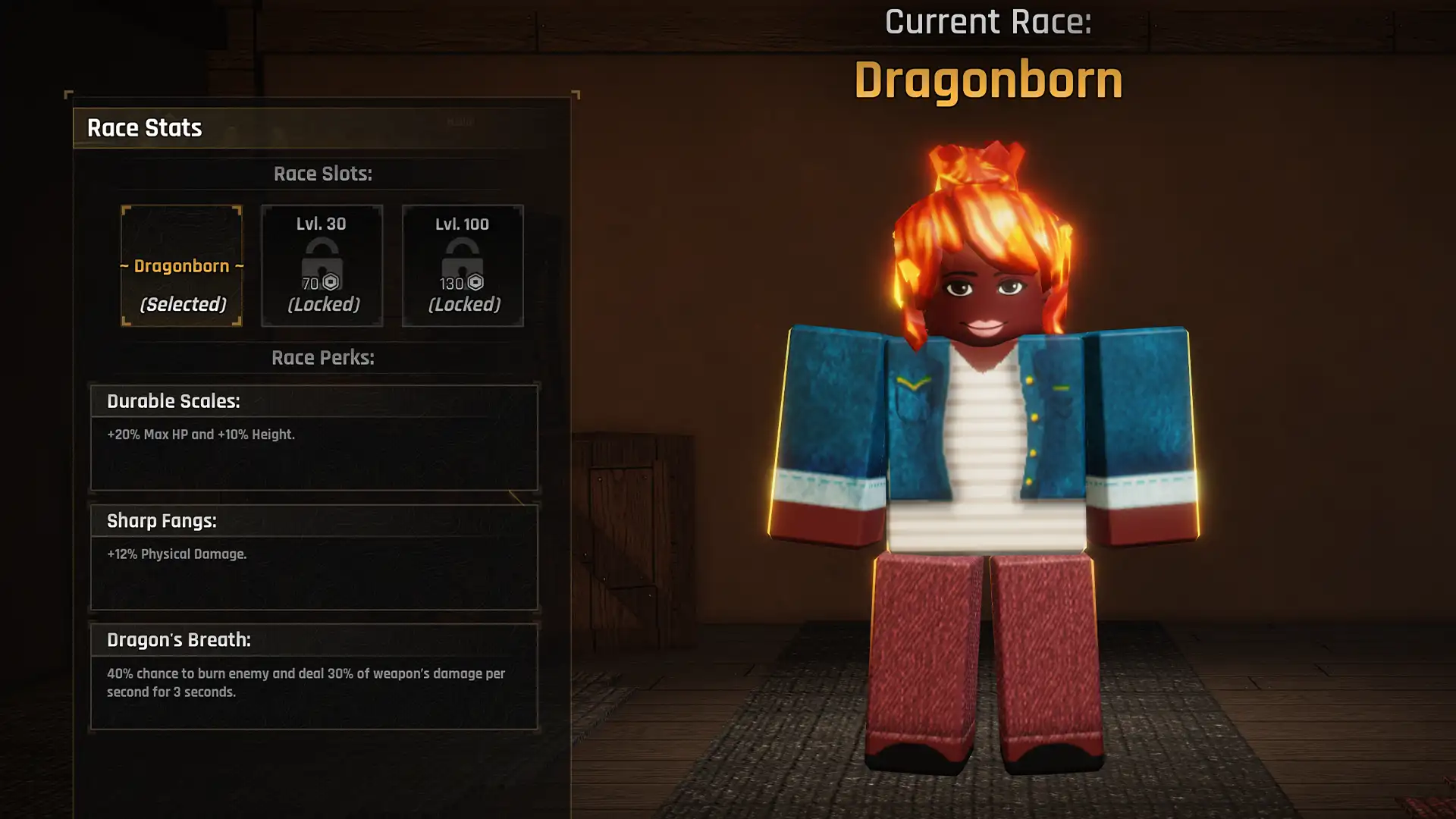Select the Dragonborn race slot
The height and width of the screenshot is (819, 1456).
182,265
